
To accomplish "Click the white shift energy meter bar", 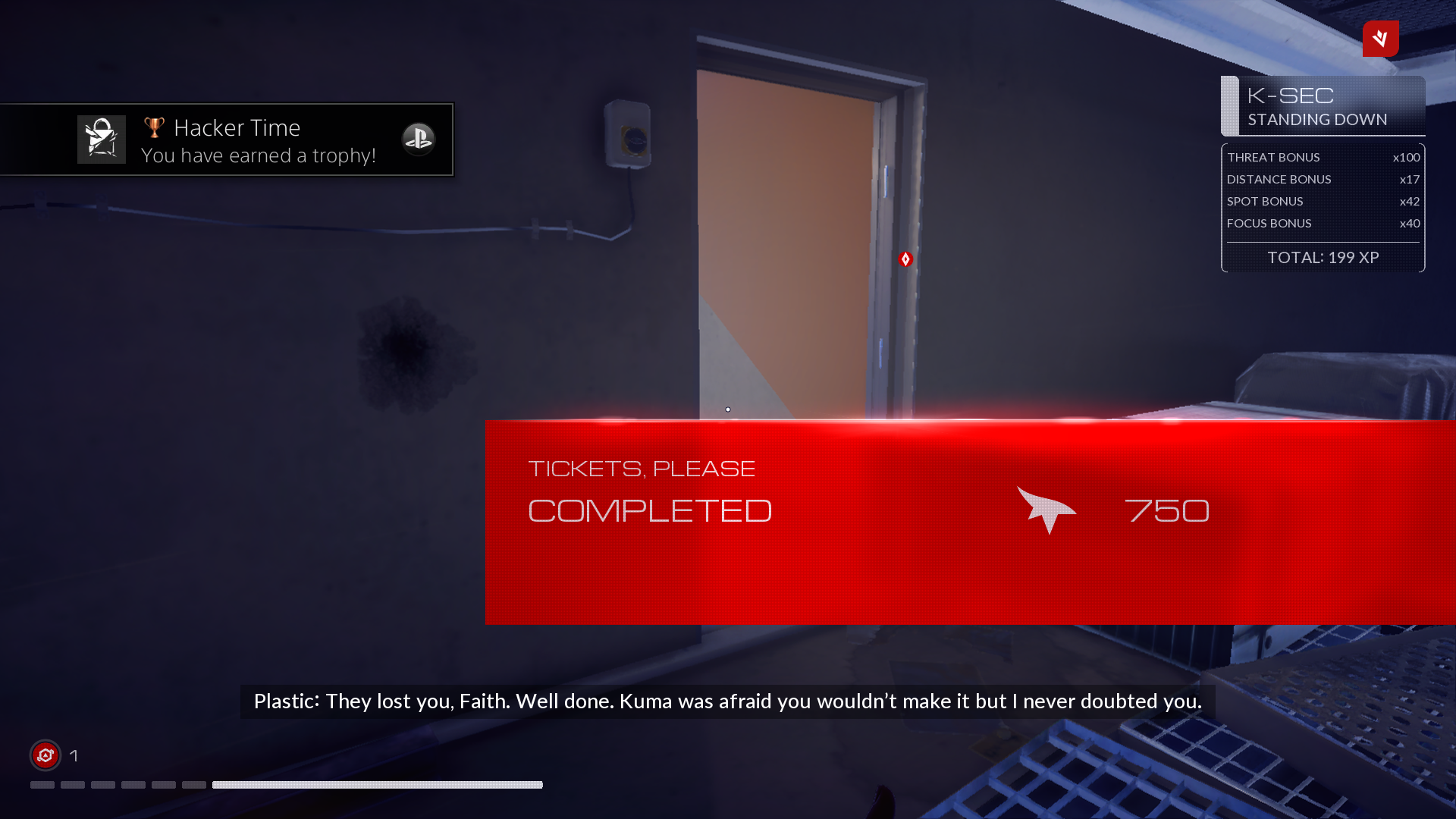I will click(x=377, y=785).
